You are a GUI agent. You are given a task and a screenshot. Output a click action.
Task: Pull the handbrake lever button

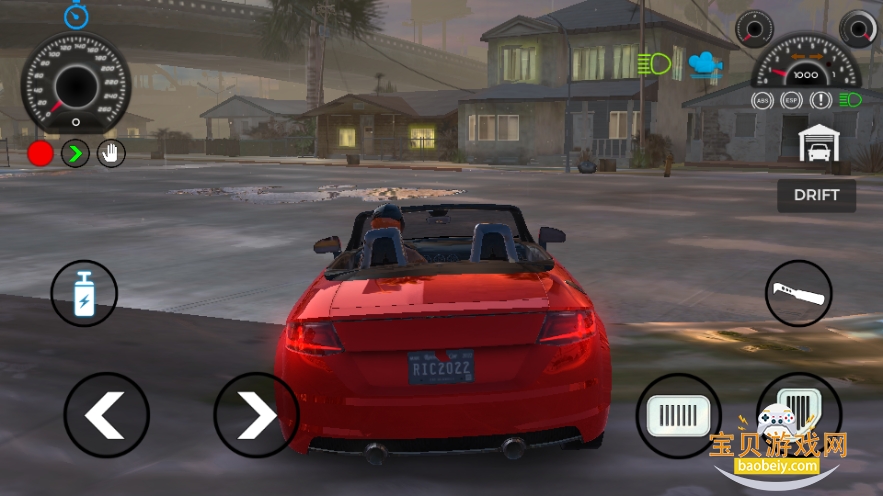click(798, 293)
